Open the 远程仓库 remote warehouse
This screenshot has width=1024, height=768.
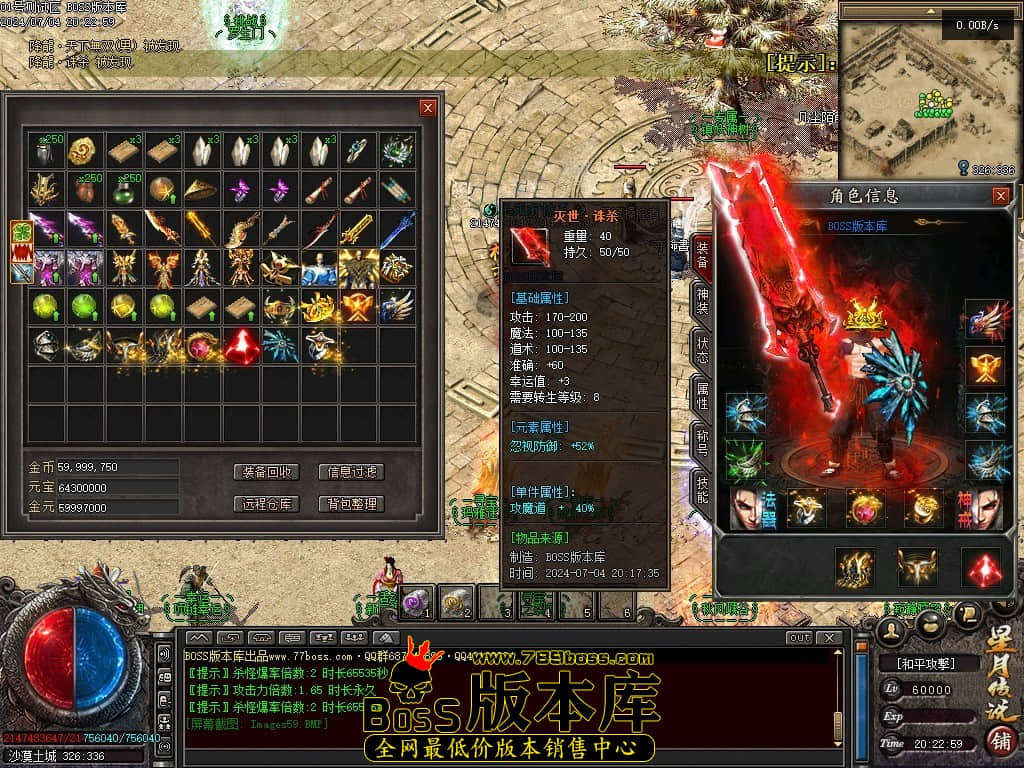click(267, 504)
